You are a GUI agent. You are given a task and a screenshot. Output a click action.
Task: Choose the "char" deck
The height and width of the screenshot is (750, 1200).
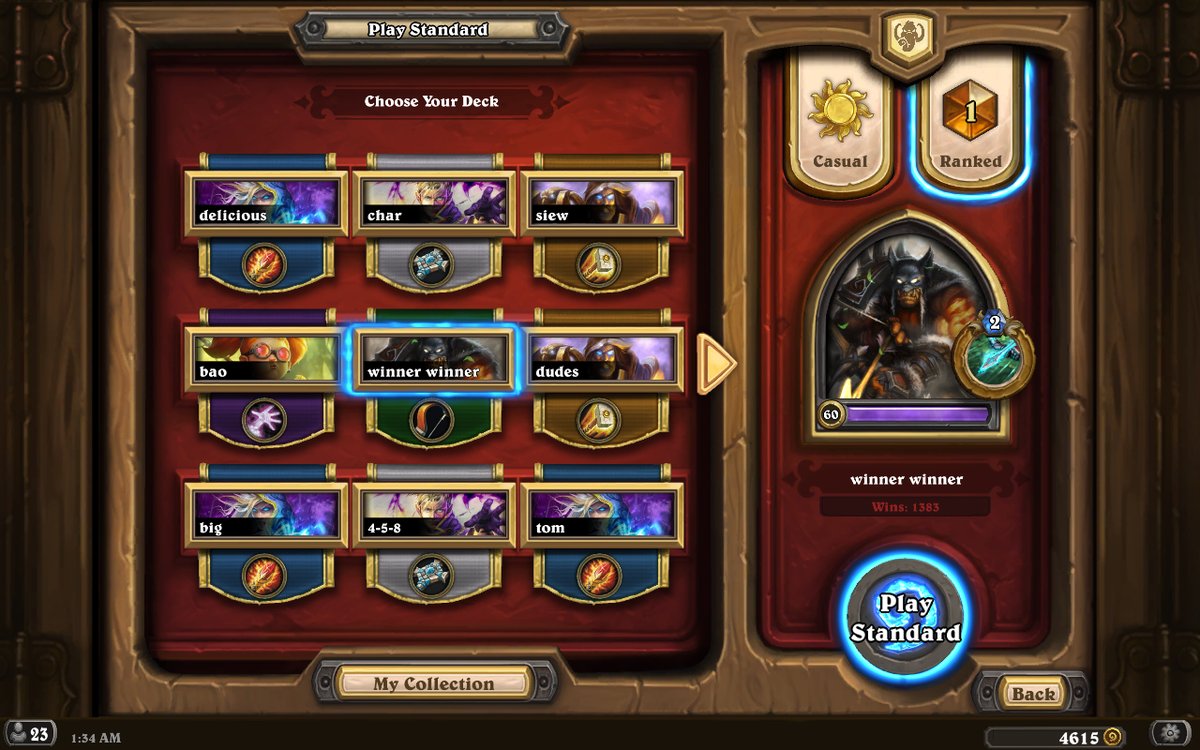[x=433, y=203]
